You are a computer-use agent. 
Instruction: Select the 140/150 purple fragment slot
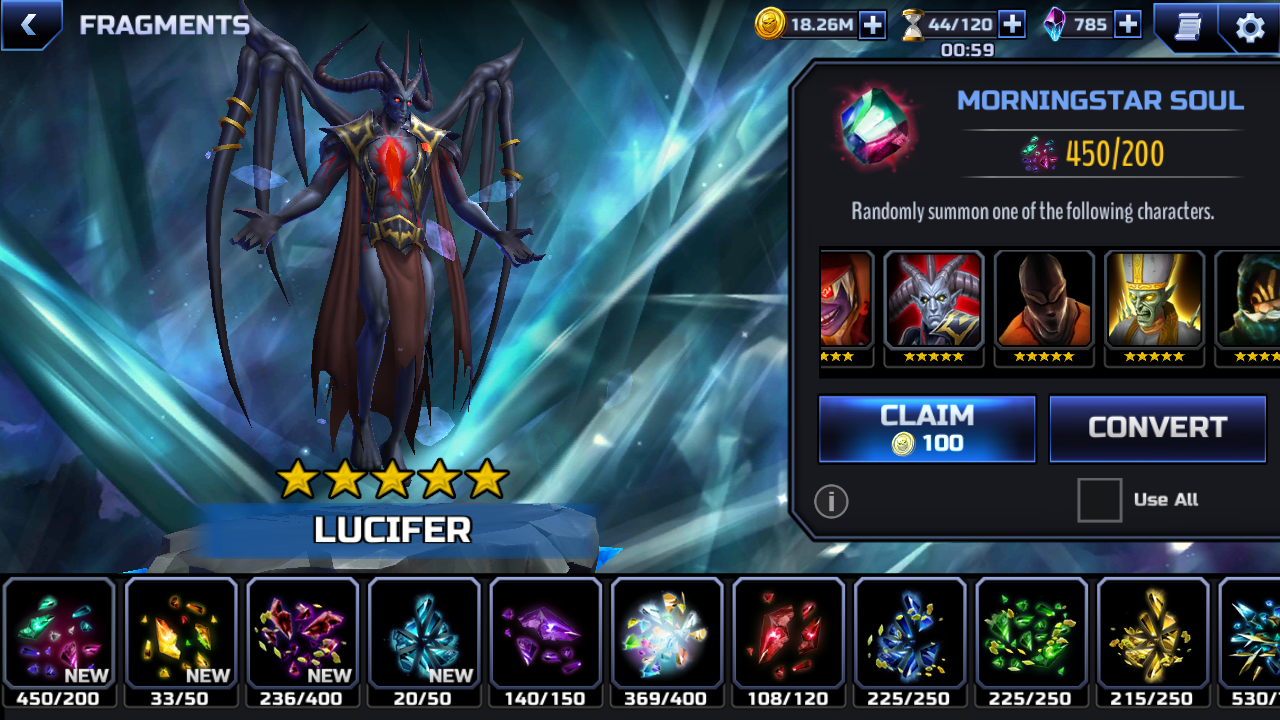545,634
